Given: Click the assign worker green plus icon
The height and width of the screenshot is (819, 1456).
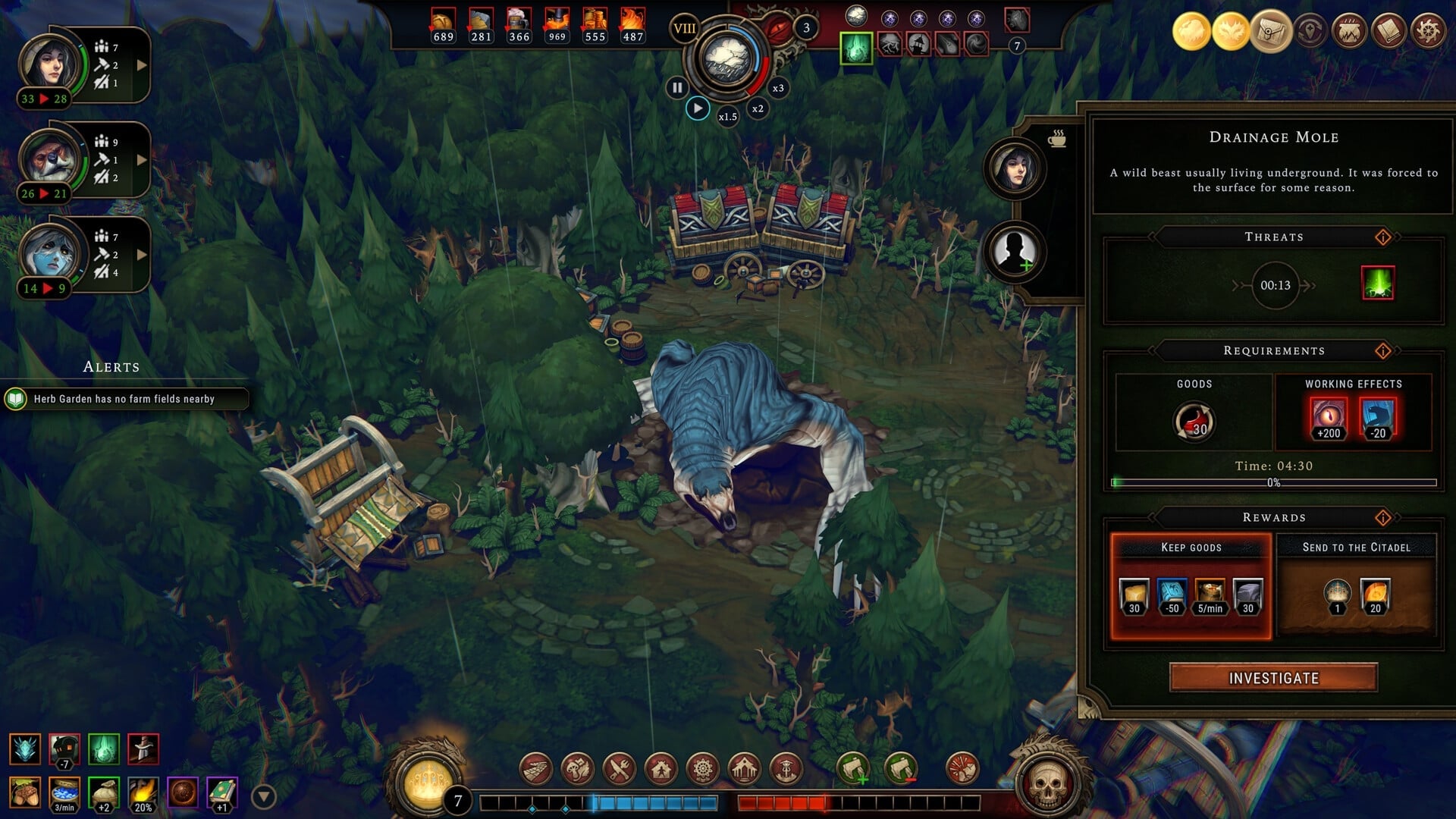Looking at the screenshot, I should click(x=855, y=767).
